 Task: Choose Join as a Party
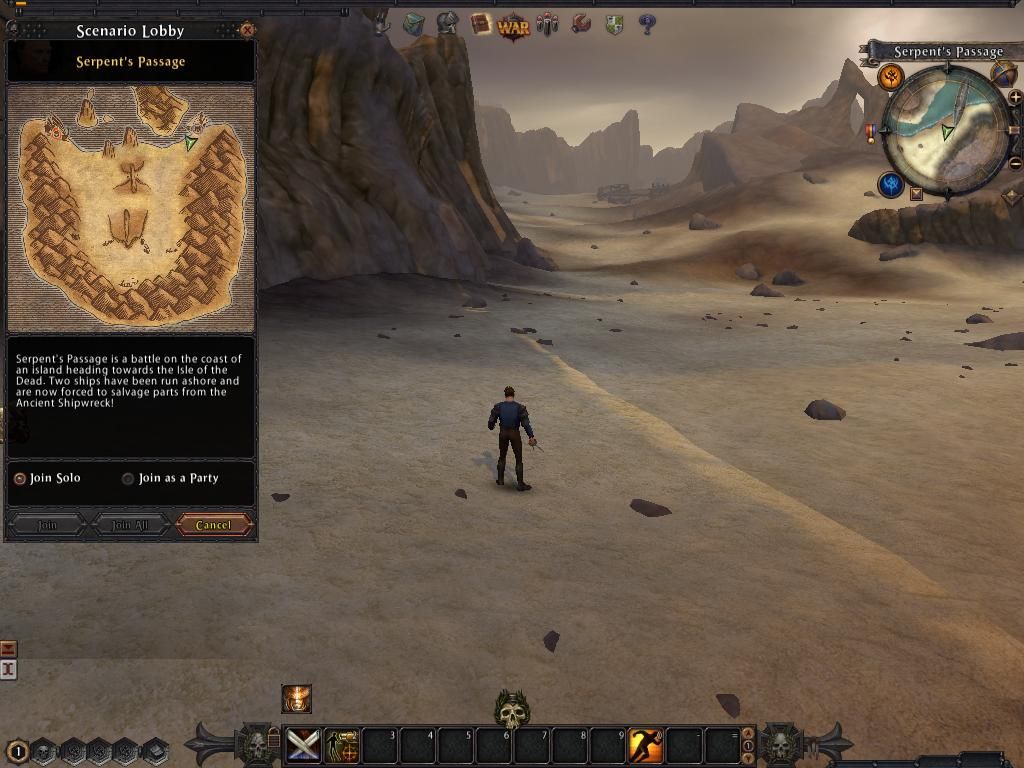point(128,478)
